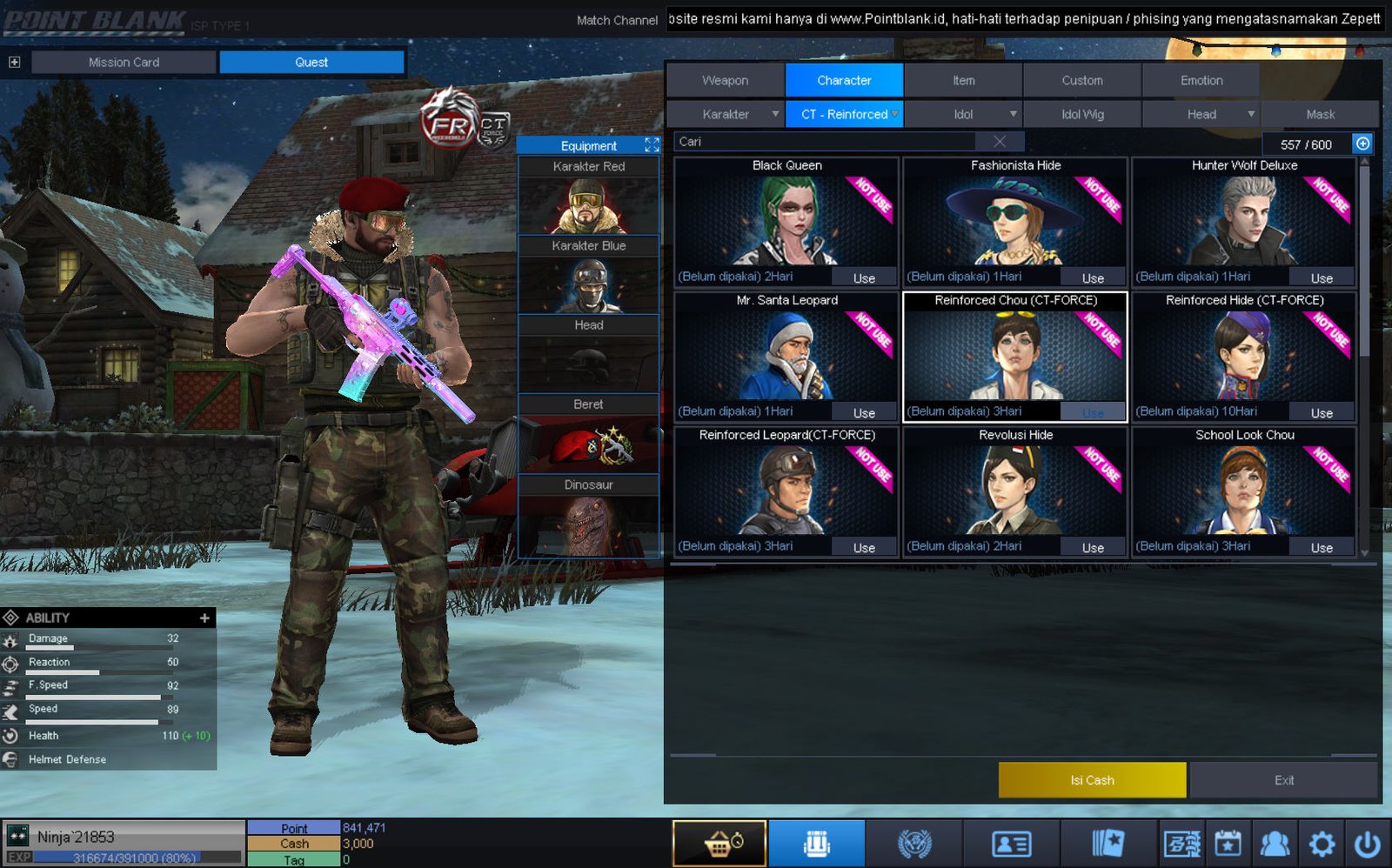Use the School Look Chou character

[1322, 548]
